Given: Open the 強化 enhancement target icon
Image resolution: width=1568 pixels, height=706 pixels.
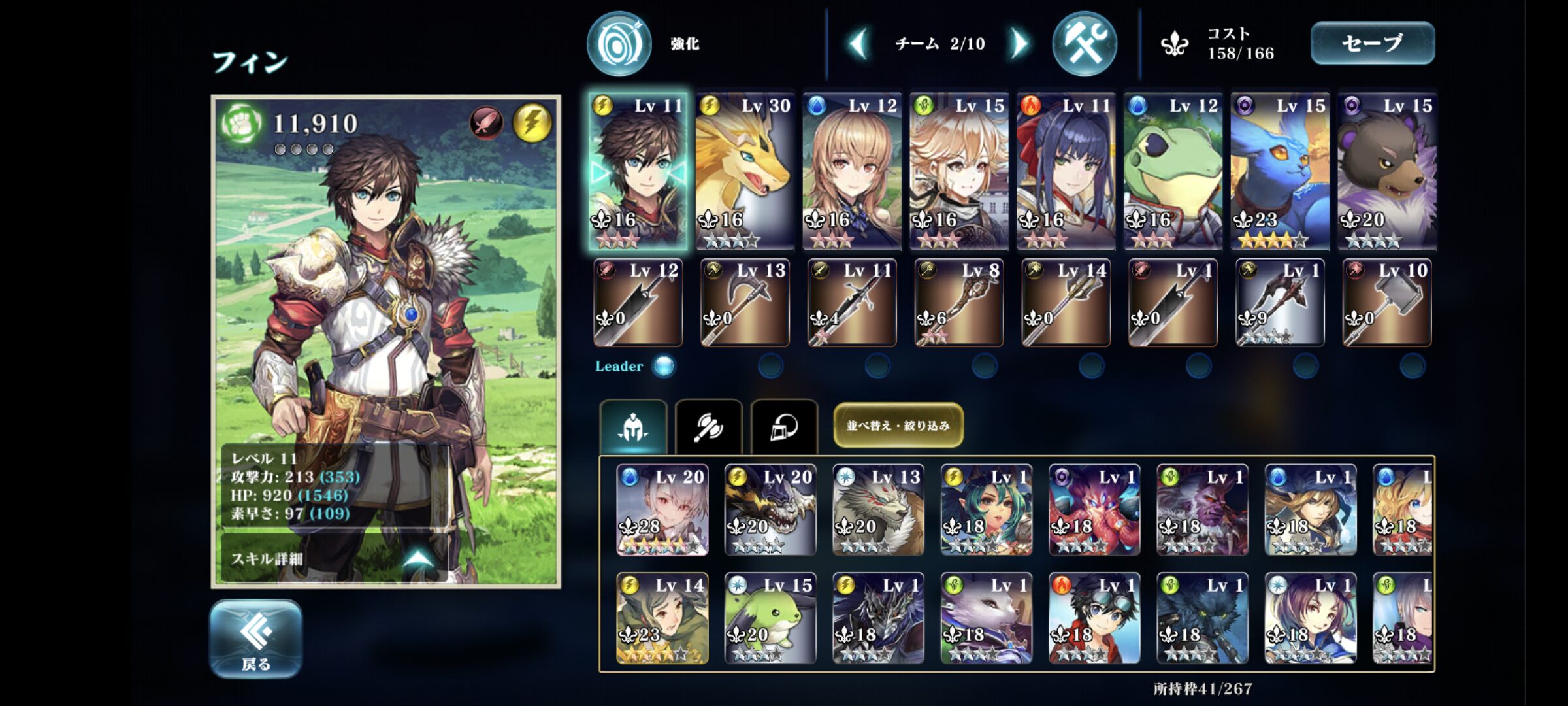Looking at the screenshot, I should [x=619, y=44].
